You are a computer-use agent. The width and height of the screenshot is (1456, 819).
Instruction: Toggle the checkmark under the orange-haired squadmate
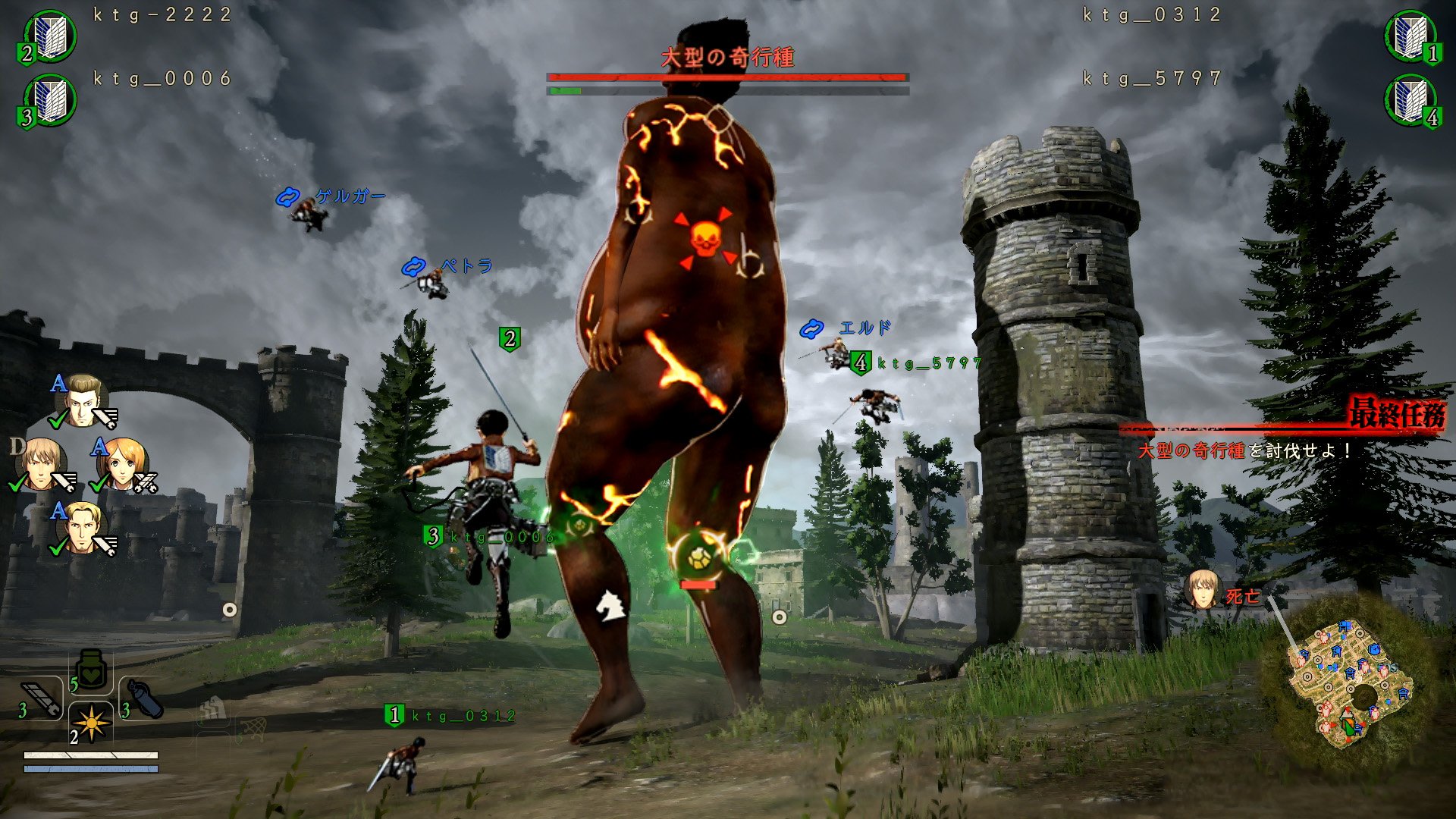(97, 485)
